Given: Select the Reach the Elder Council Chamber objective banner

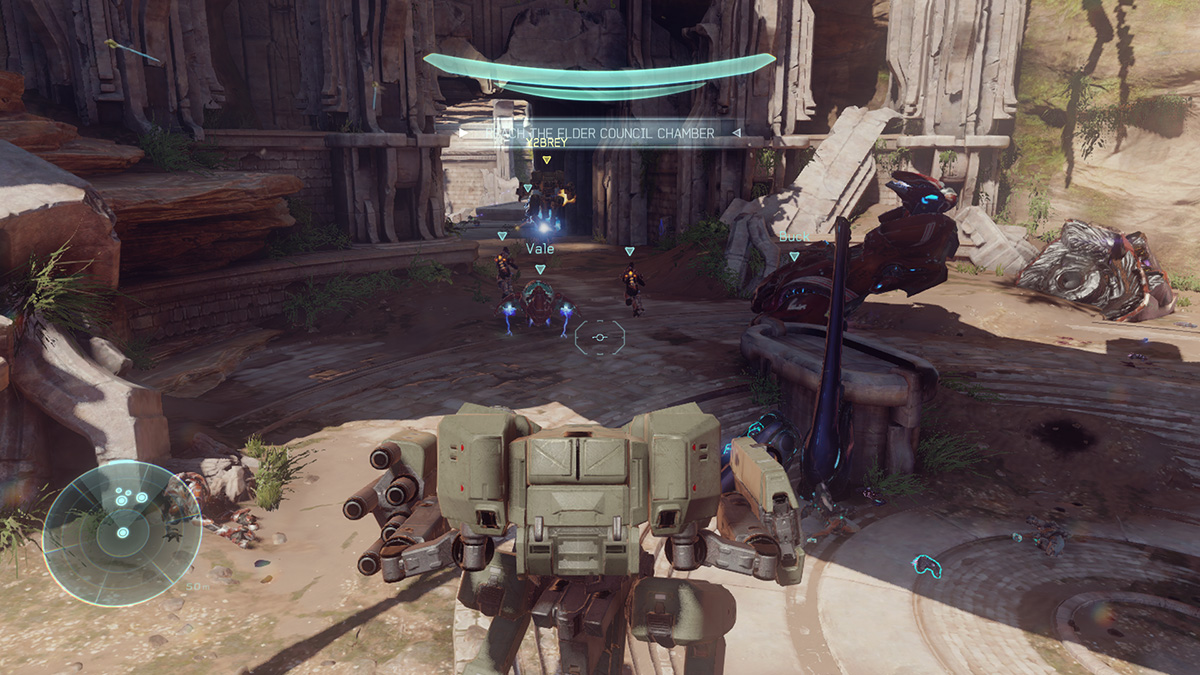Looking at the screenshot, I should [598, 132].
